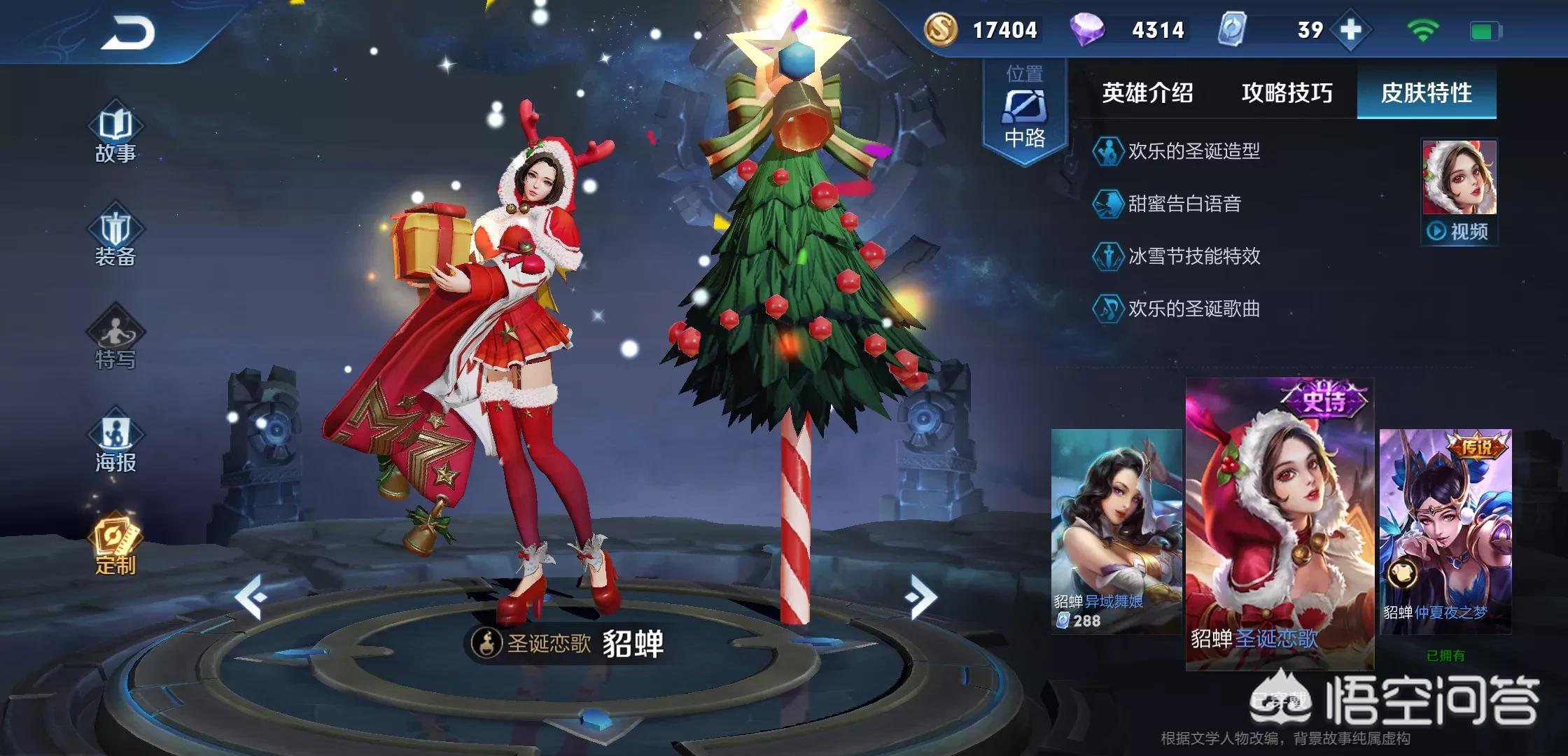Show the 海报 poster view
This screenshot has height=756, width=1568.
click(115, 444)
